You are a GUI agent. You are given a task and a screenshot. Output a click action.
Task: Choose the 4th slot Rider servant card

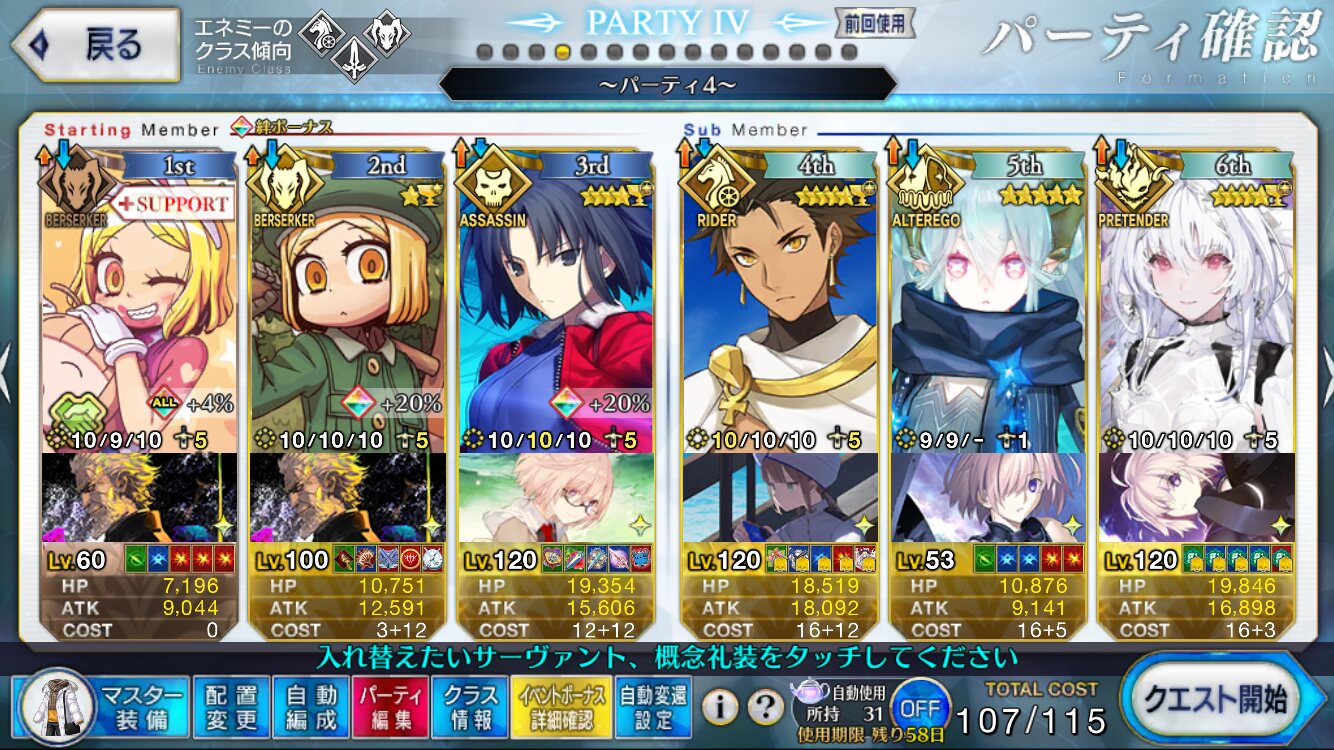pos(780,300)
